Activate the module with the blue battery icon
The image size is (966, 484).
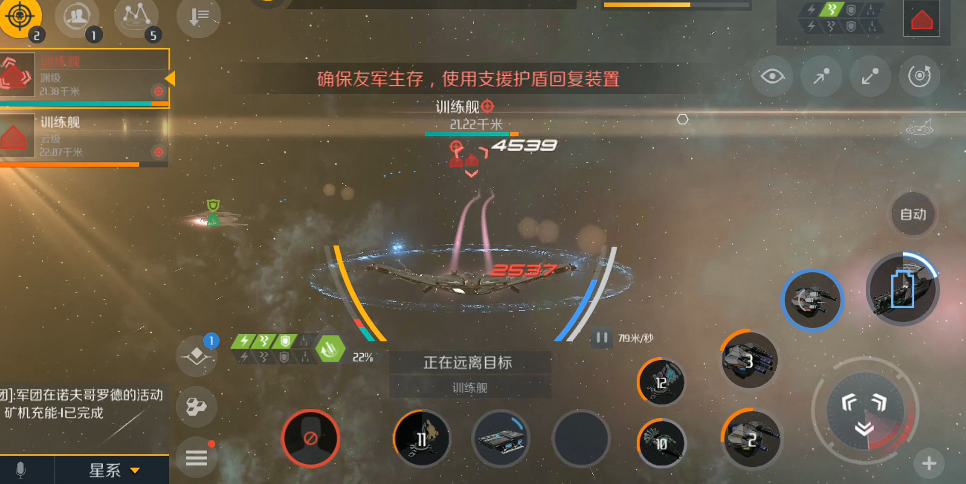903,289
